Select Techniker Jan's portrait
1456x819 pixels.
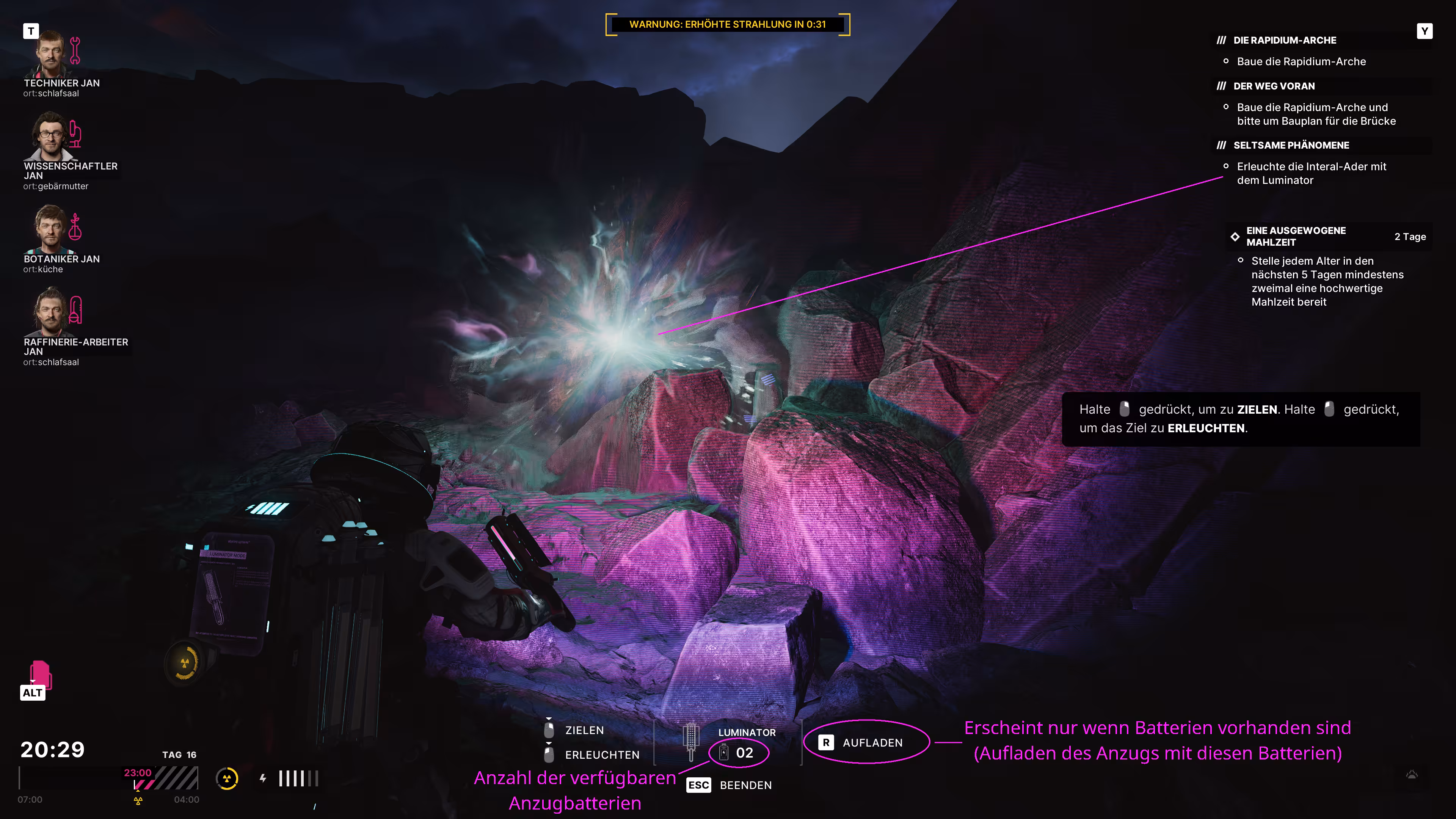point(51,54)
